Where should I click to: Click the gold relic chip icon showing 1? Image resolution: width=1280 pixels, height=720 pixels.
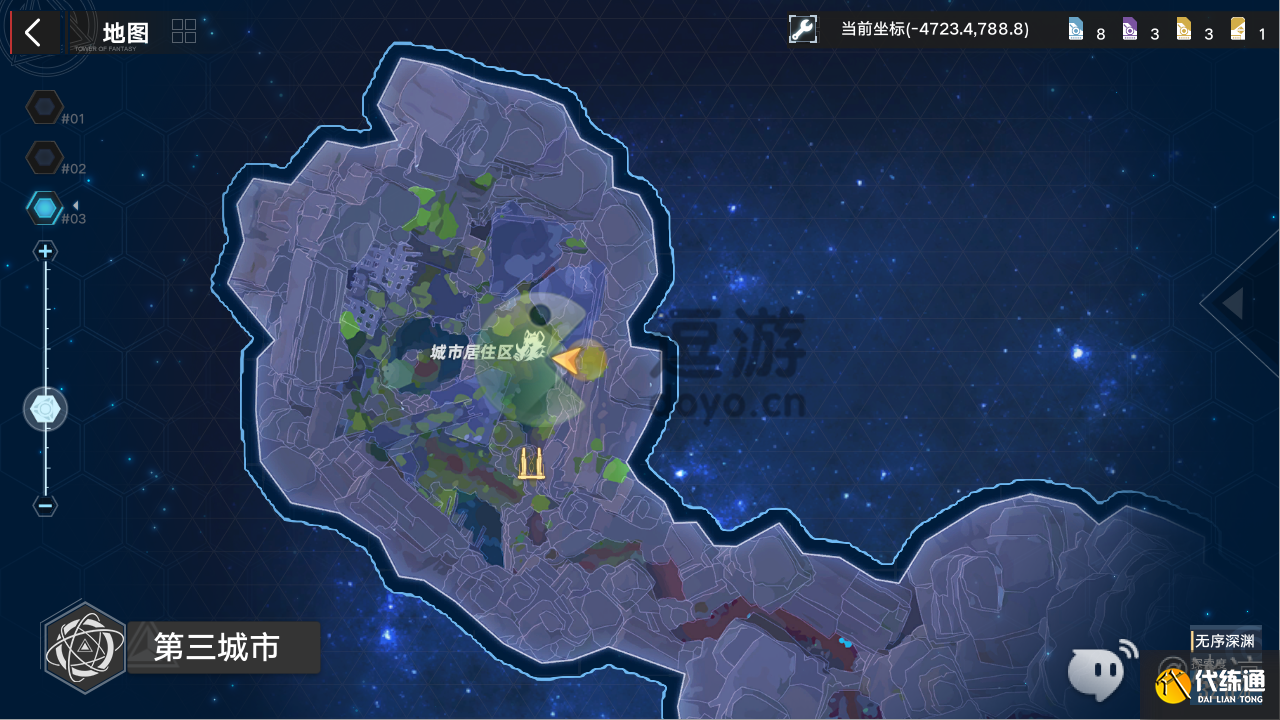[x=1239, y=29]
